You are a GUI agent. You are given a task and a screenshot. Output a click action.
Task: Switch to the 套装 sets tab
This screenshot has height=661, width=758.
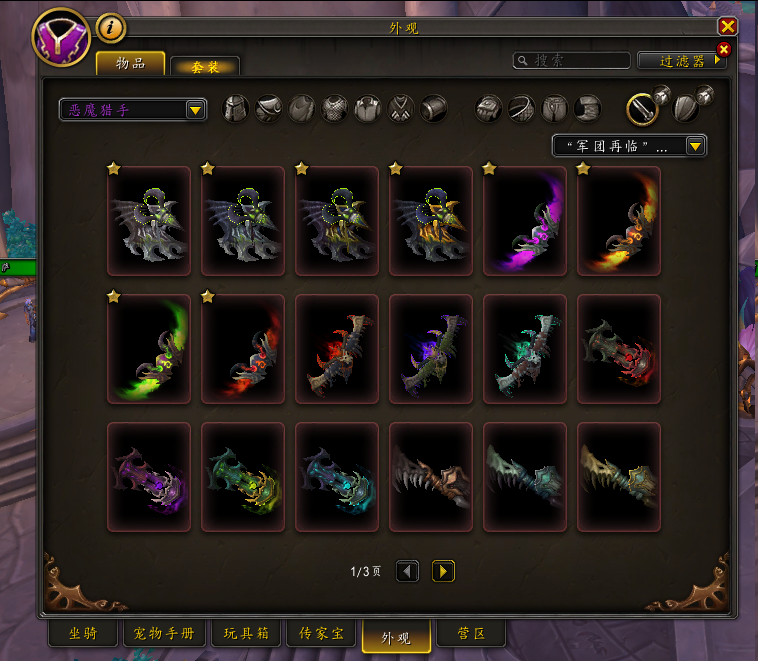[x=204, y=66]
